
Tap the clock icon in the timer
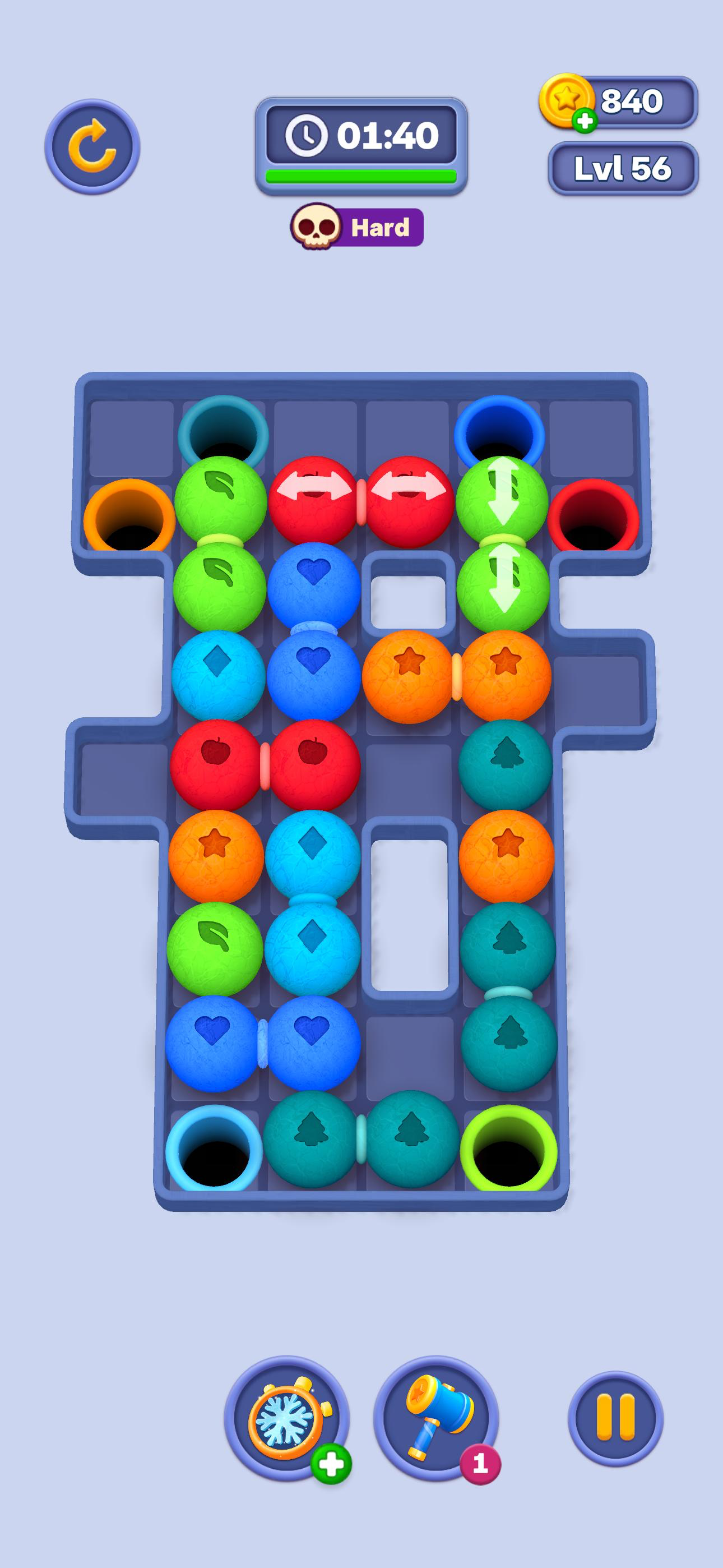pos(307,135)
